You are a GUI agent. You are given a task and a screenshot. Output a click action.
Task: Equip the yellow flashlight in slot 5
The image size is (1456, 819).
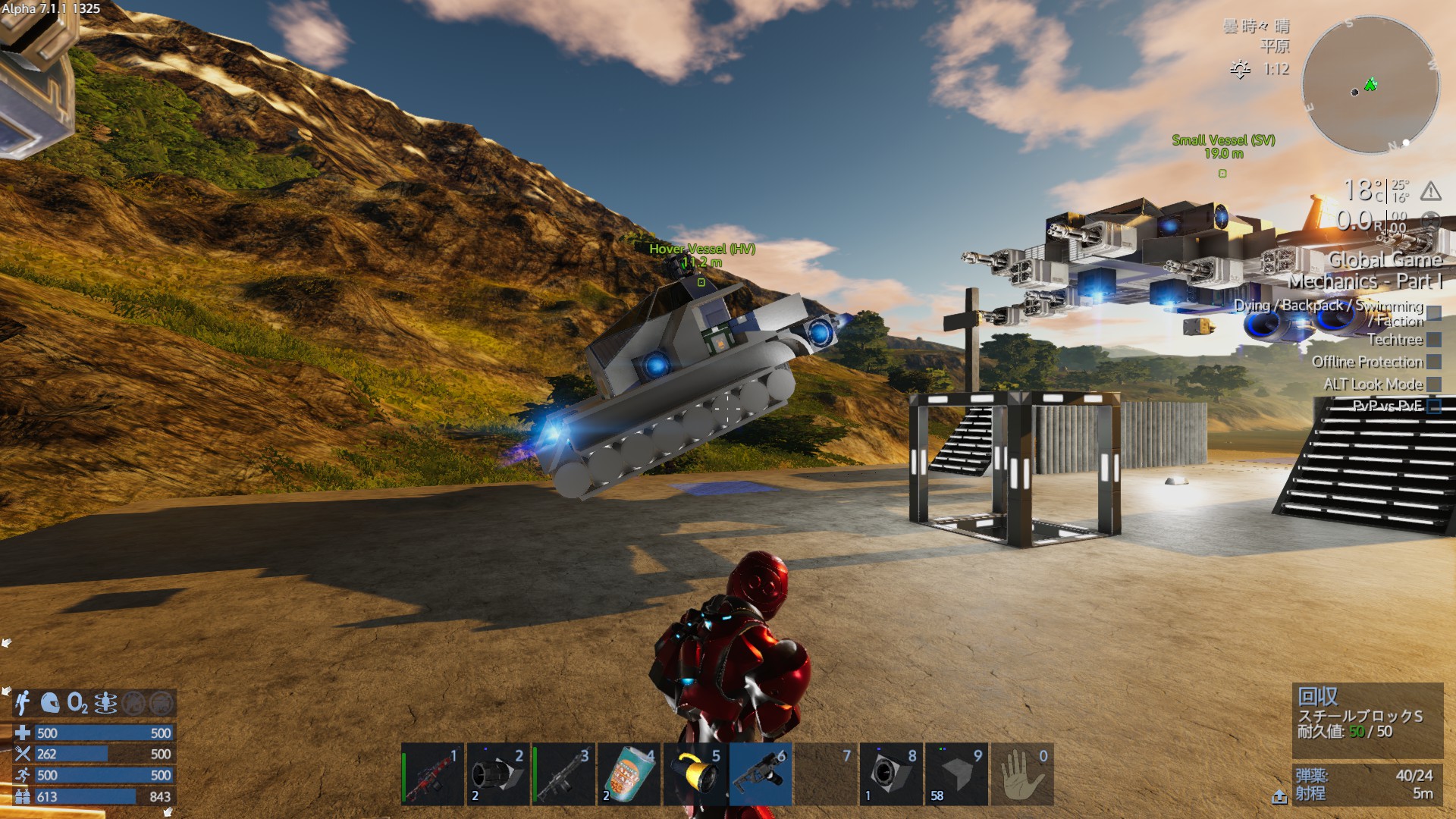[x=695, y=774]
